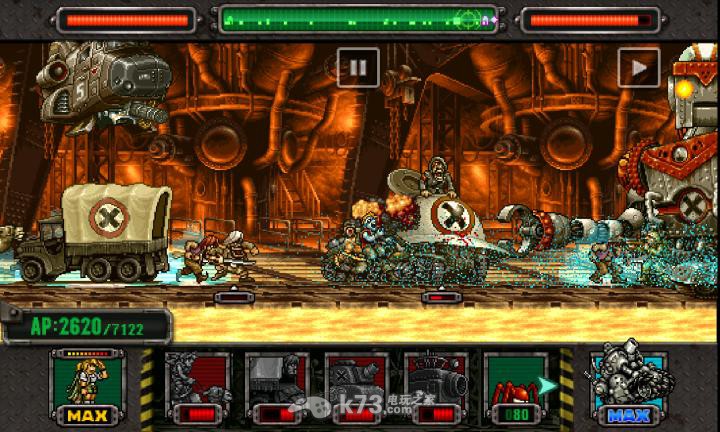Viewport: 720px width, 432px height.
Task: Tap the fast-forward play button
Action: coord(638,67)
